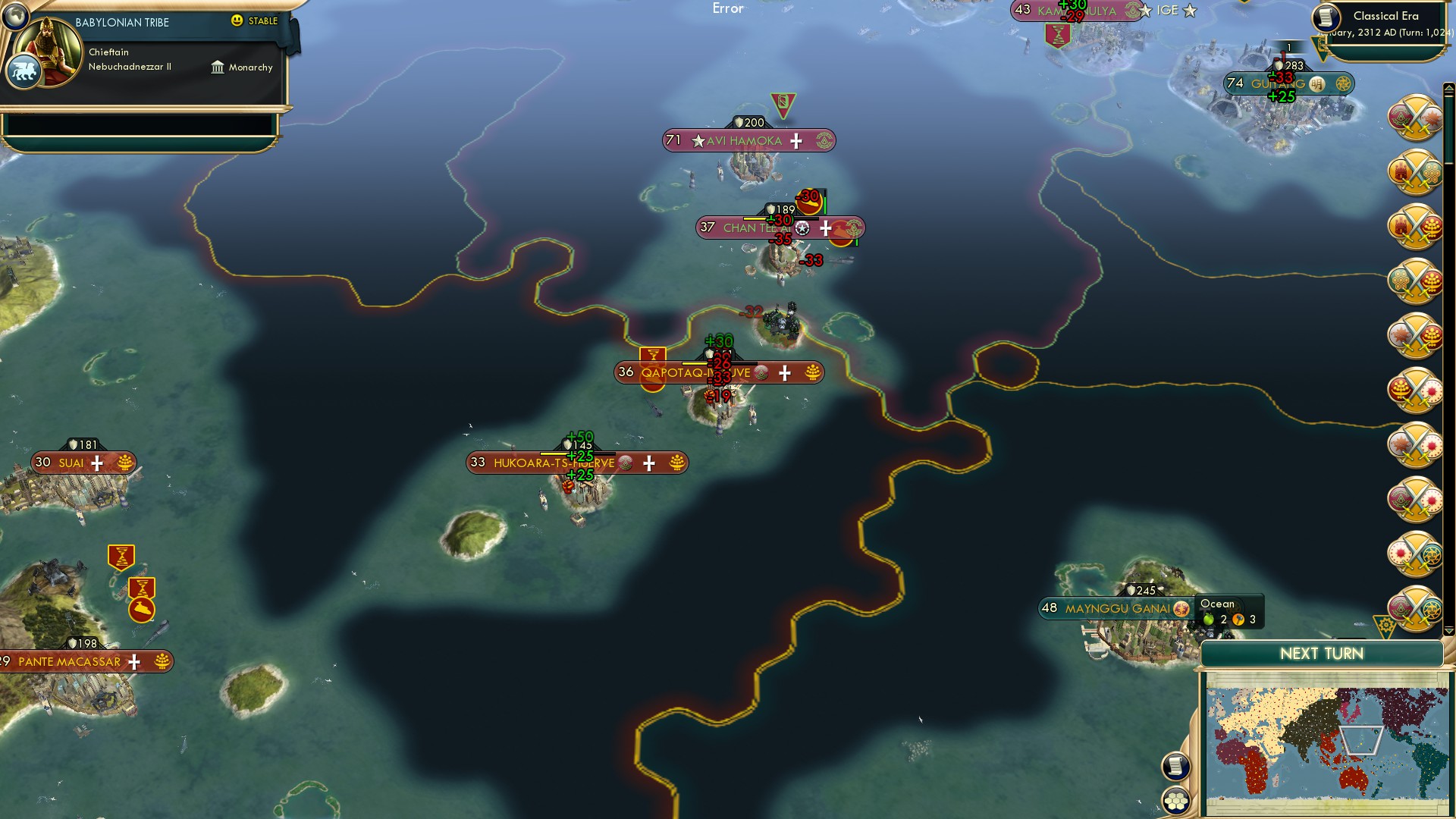Click the growth plus icon on Pante Macassar's banner

[x=134, y=662]
